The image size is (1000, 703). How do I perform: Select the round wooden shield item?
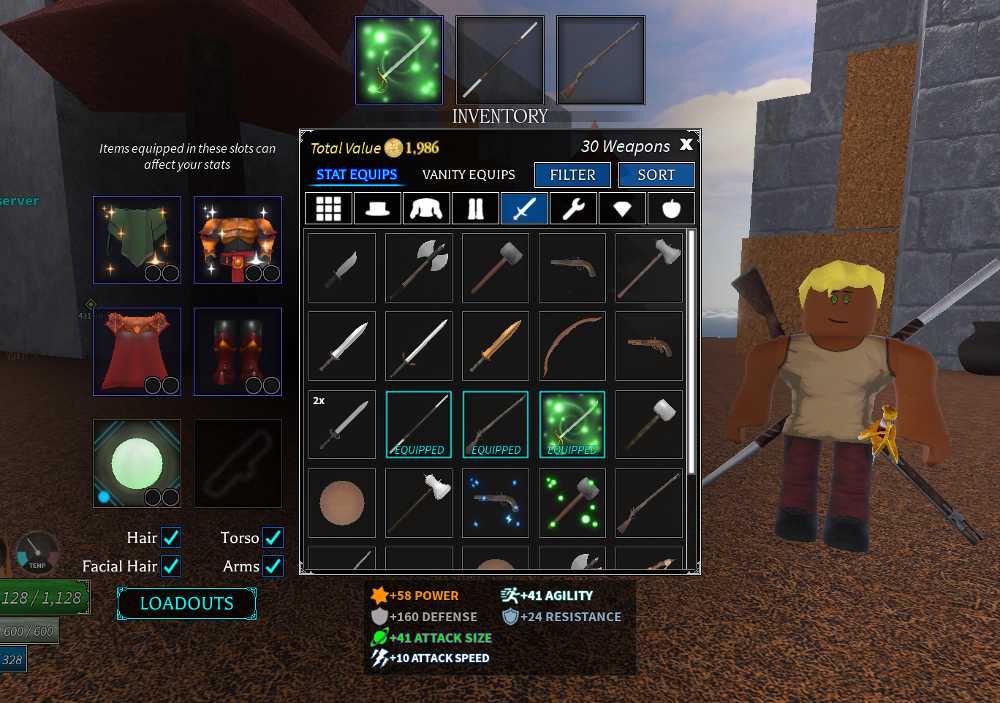342,502
